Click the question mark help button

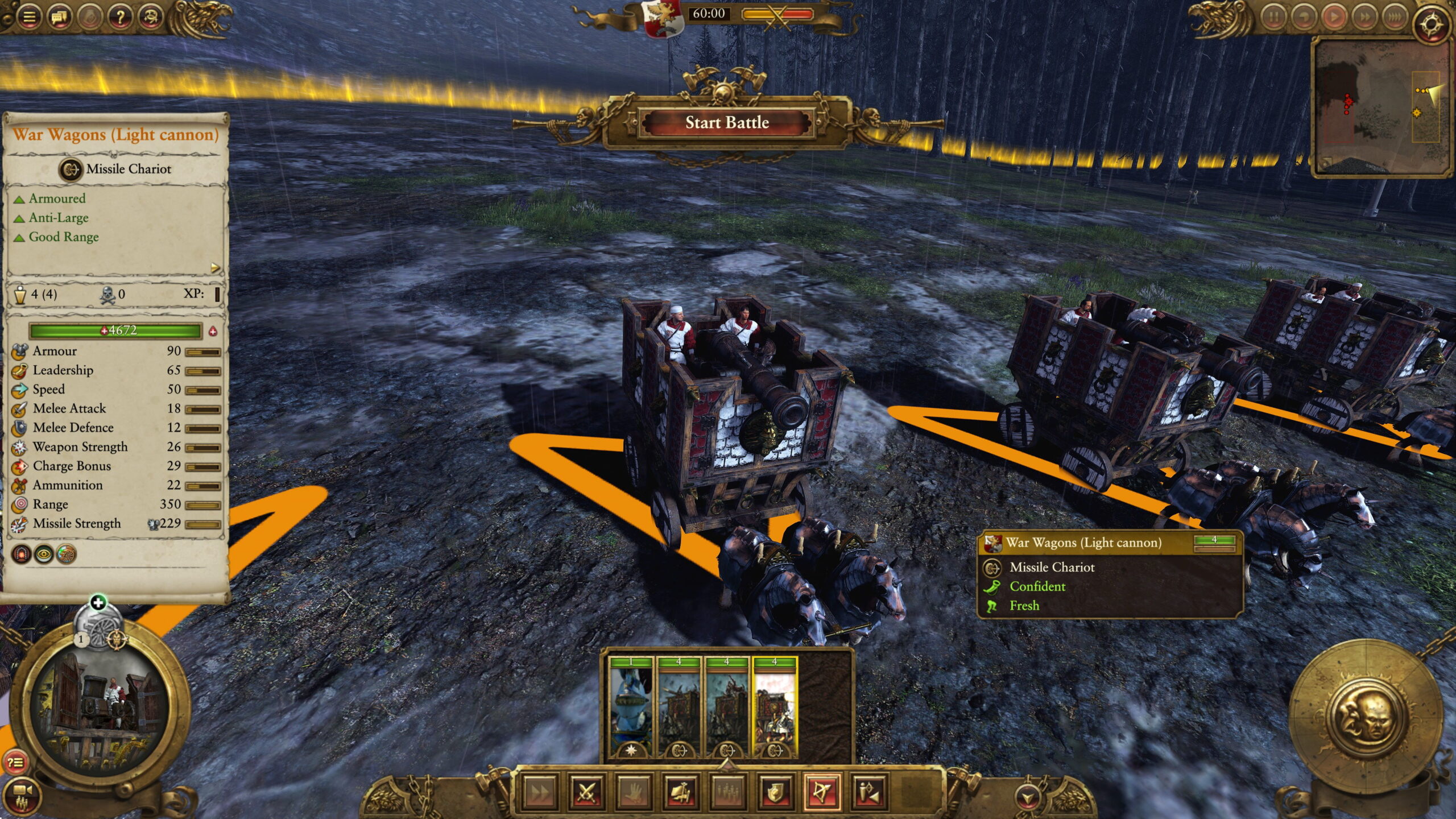click(x=120, y=16)
